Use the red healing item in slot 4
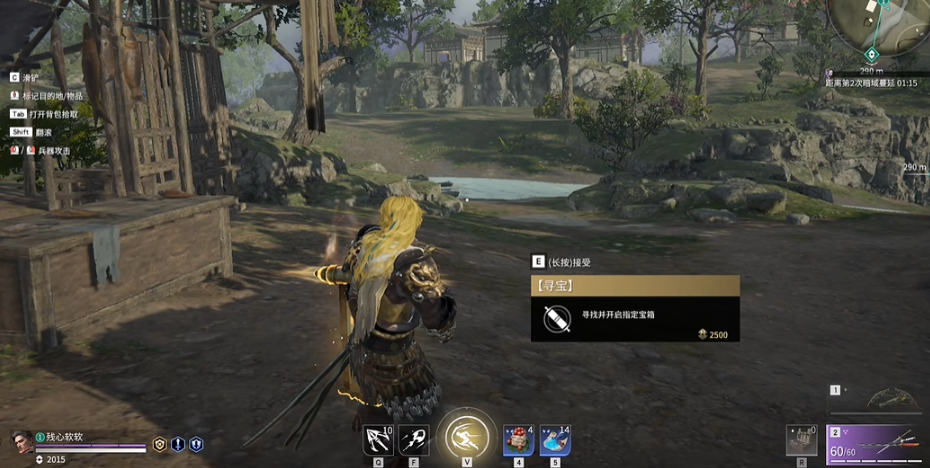Screen dimensions: 930x468 click(518, 440)
